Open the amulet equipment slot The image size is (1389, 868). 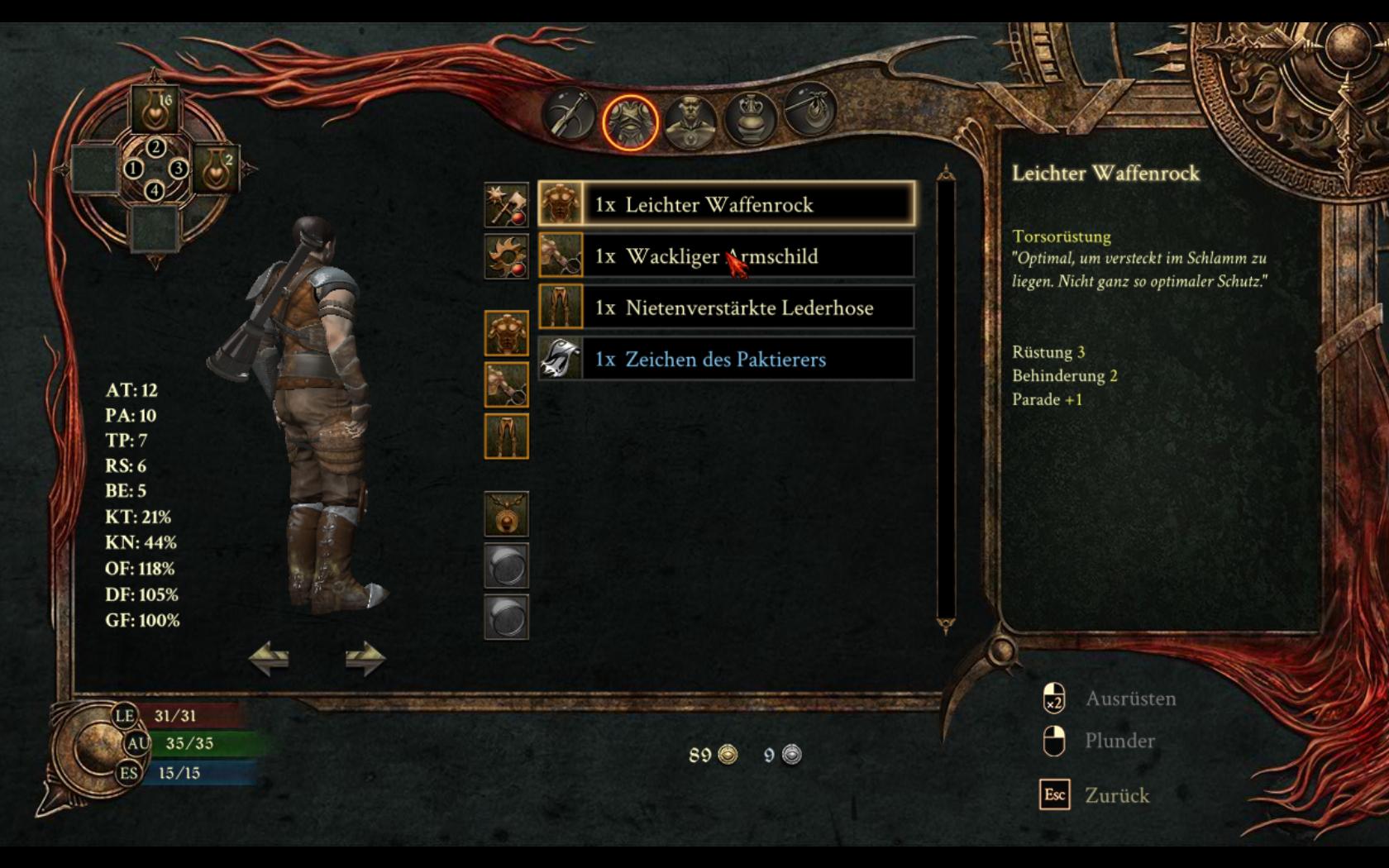[506, 513]
